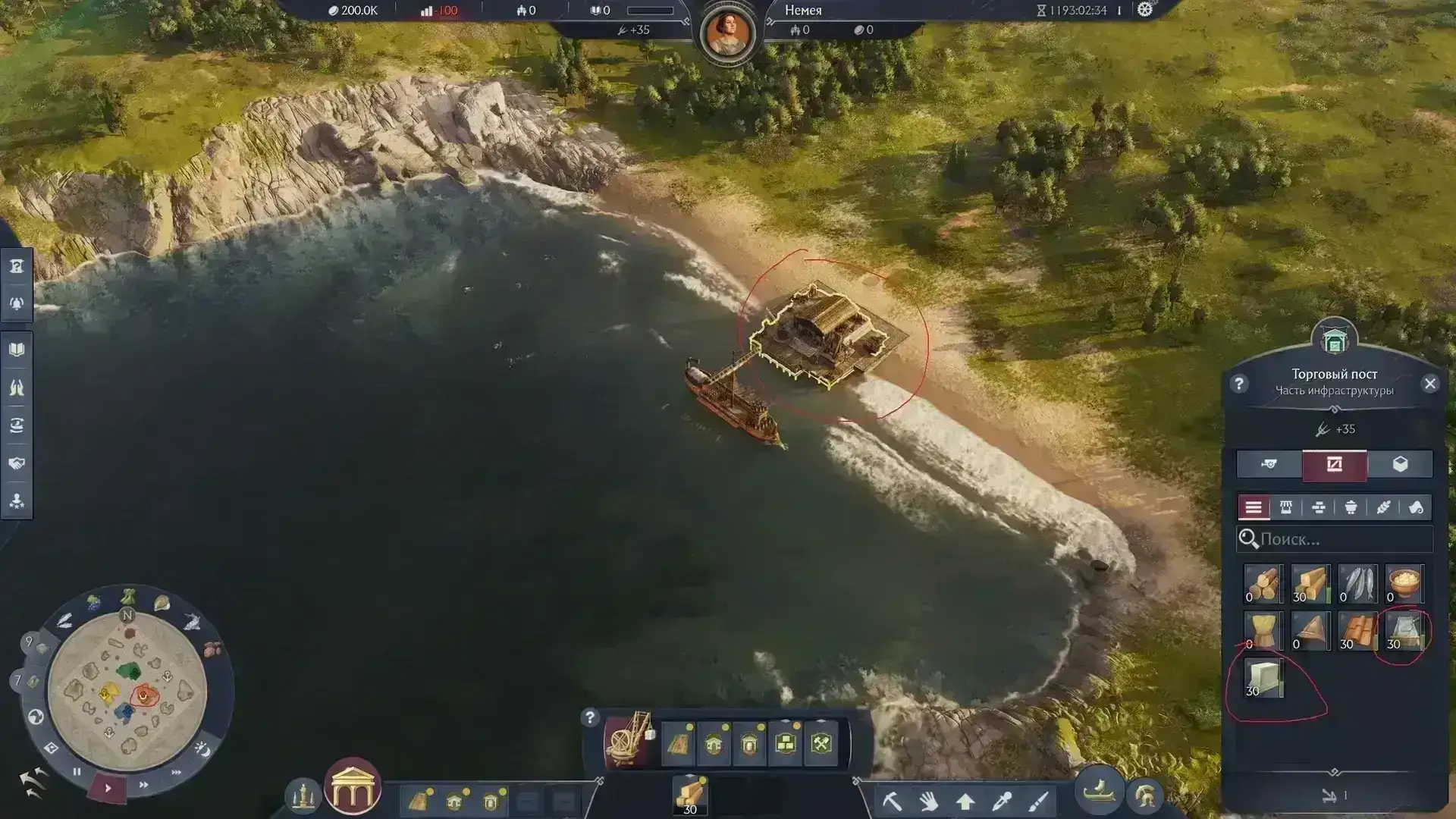Click the governor portrait medallion
This screenshot has width=1456, height=819.
pyautogui.click(x=727, y=34)
